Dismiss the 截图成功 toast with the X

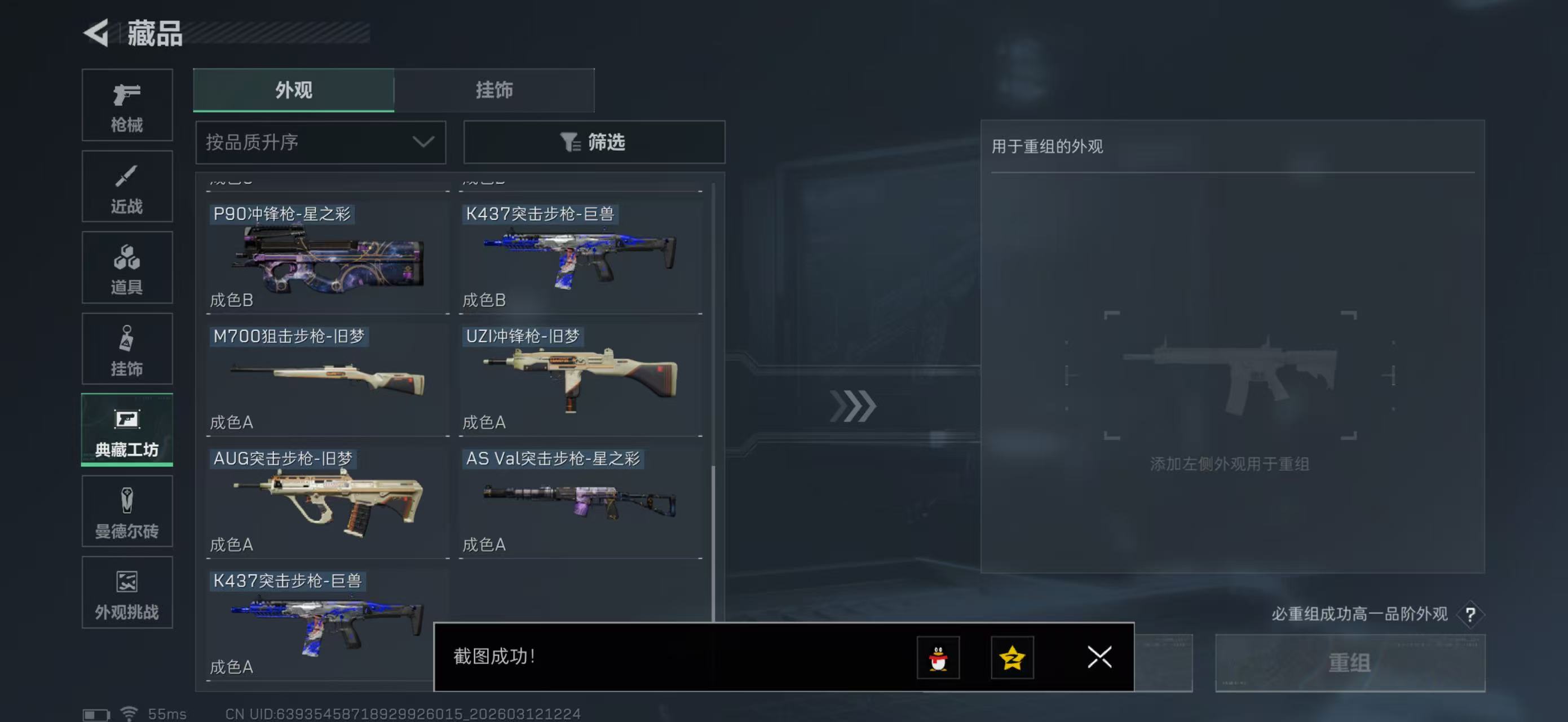coord(1099,658)
